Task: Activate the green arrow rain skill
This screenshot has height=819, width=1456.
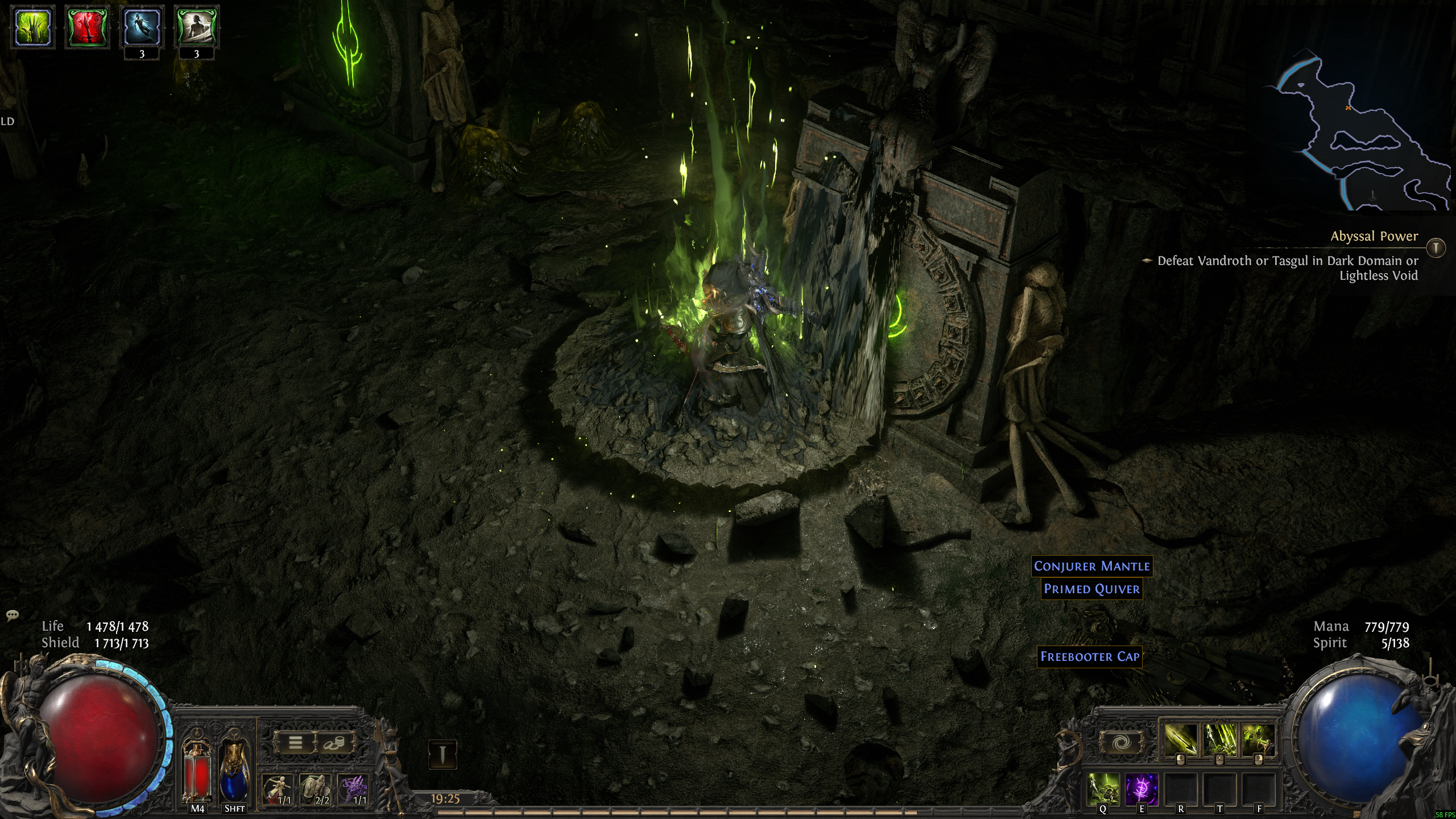Action: [1219, 740]
